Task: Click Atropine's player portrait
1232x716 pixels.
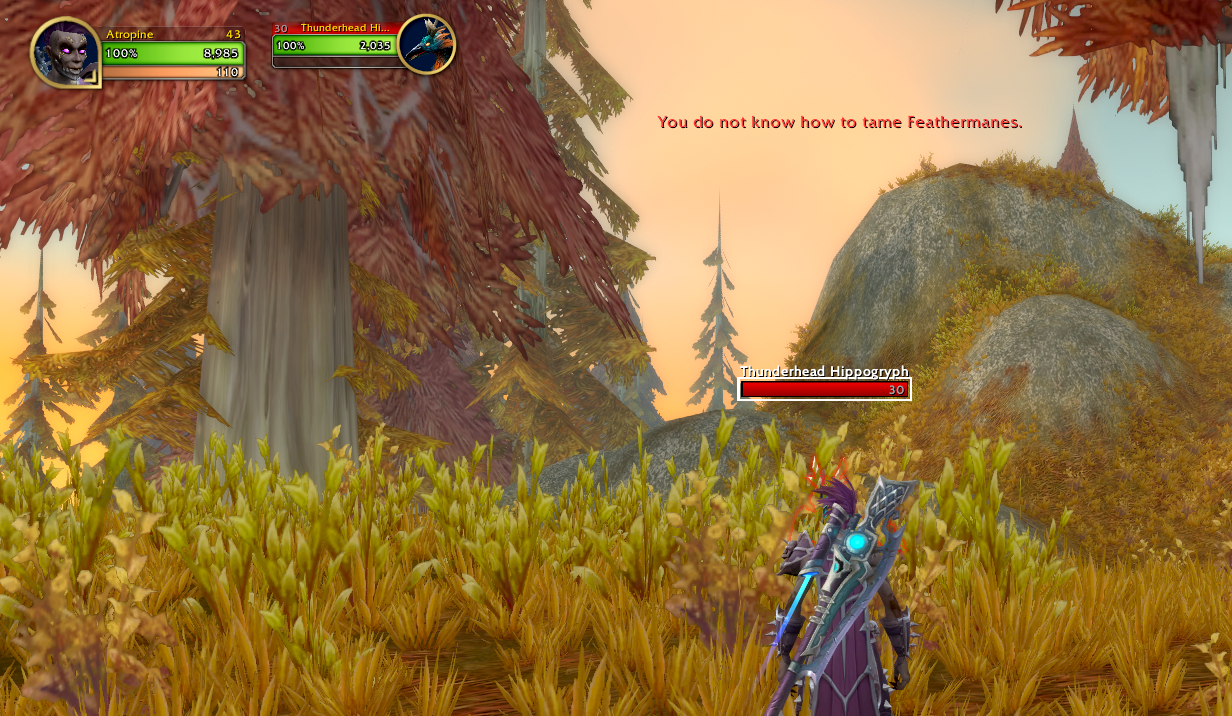Action: pos(66,52)
